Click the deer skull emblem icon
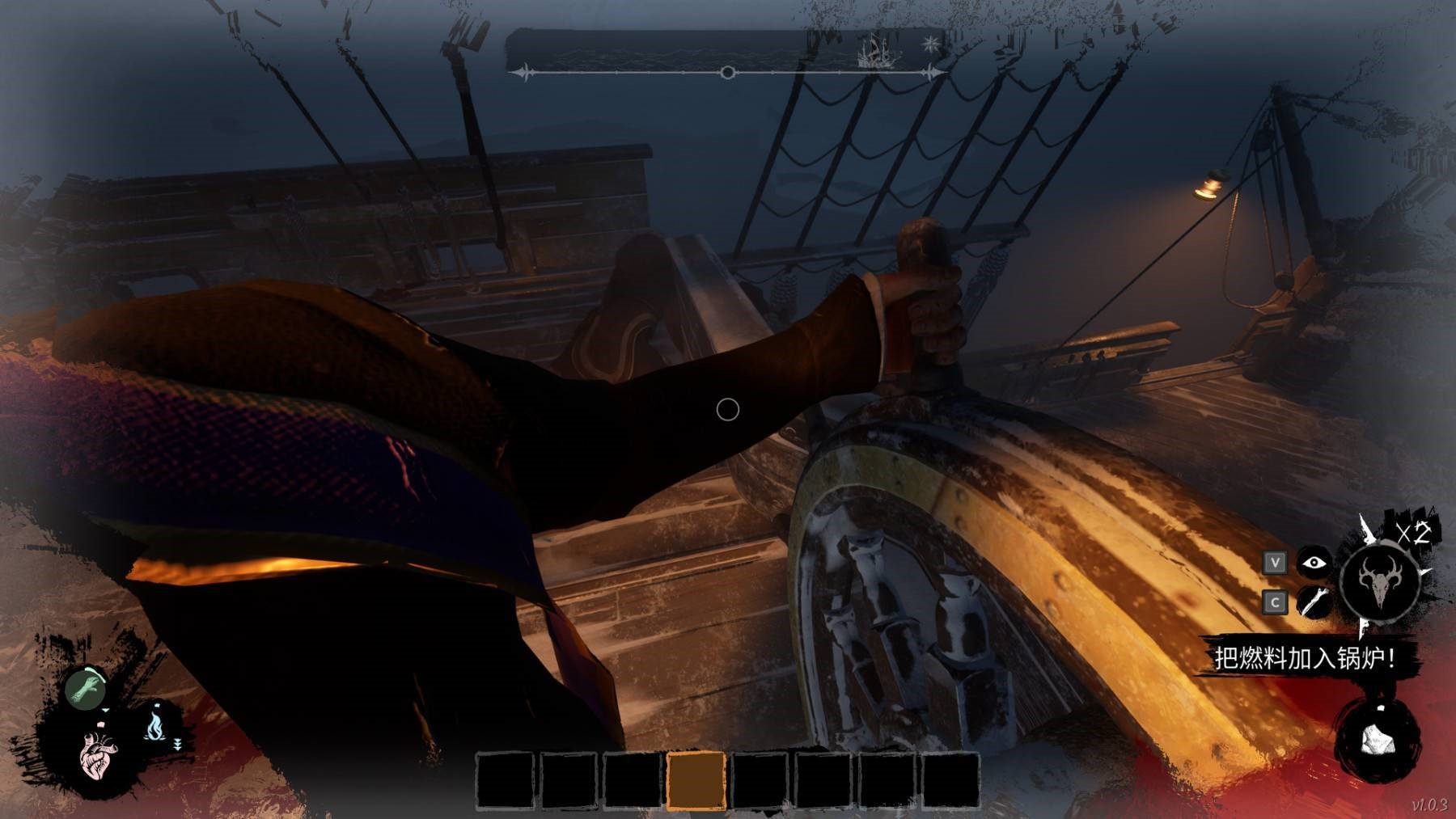The height and width of the screenshot is (819, 1456). tap(1378, 582)
